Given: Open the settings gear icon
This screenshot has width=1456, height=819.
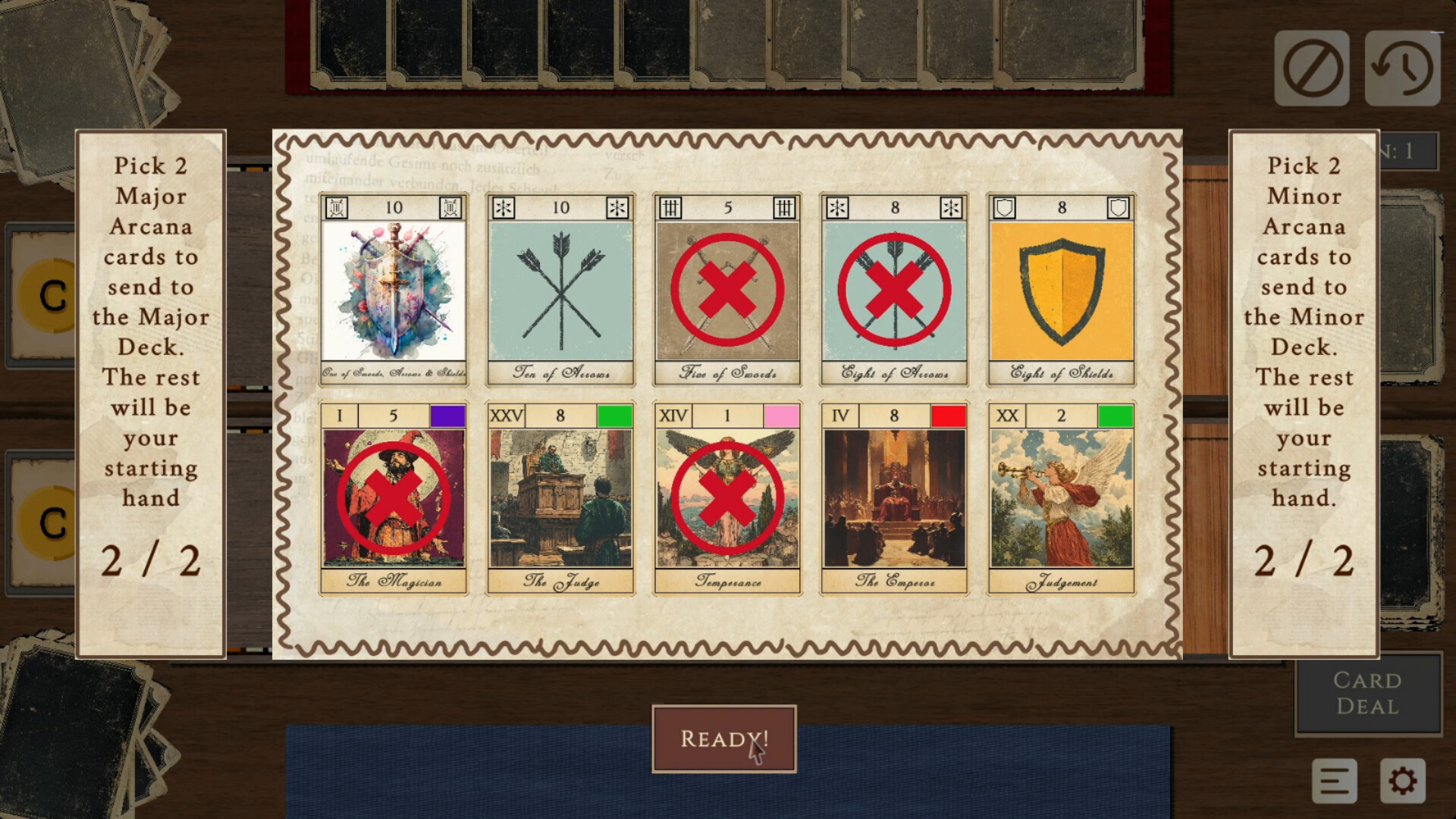Looking at the screenshot, I should point(1402,780).
